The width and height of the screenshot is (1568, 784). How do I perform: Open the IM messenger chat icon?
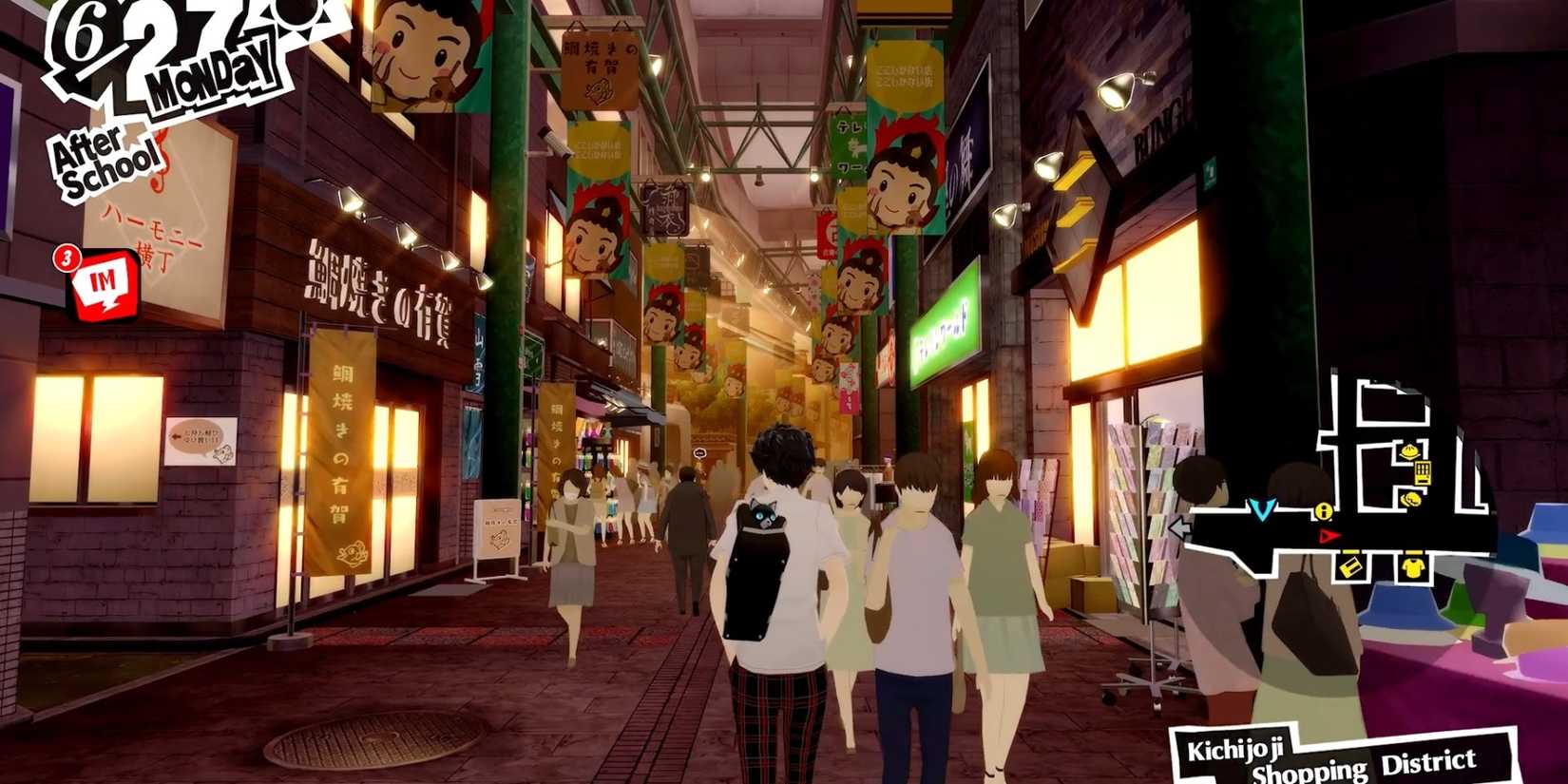[107, 278]
